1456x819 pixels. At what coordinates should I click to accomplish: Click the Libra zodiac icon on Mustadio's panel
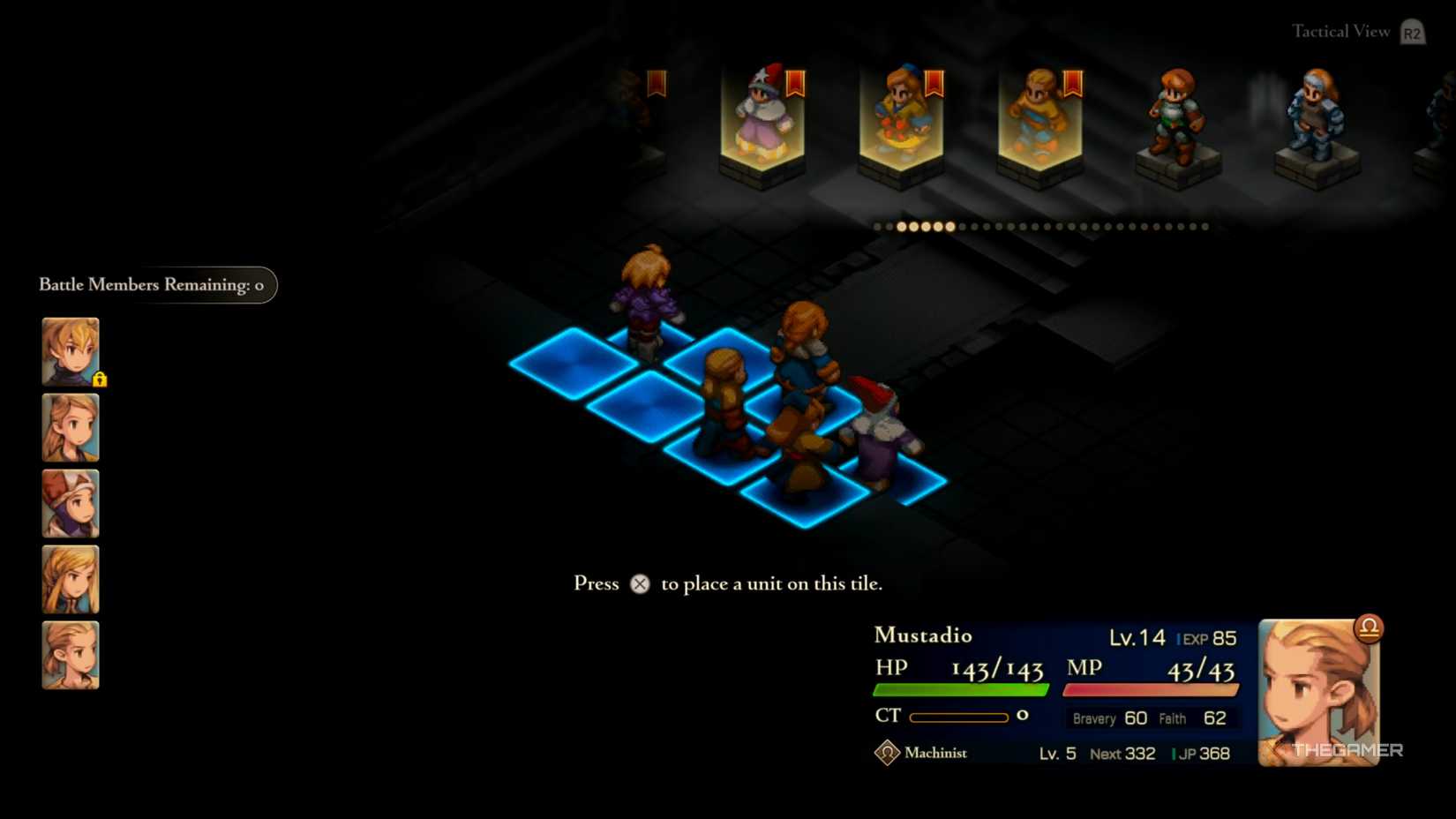pos(1367,627)
